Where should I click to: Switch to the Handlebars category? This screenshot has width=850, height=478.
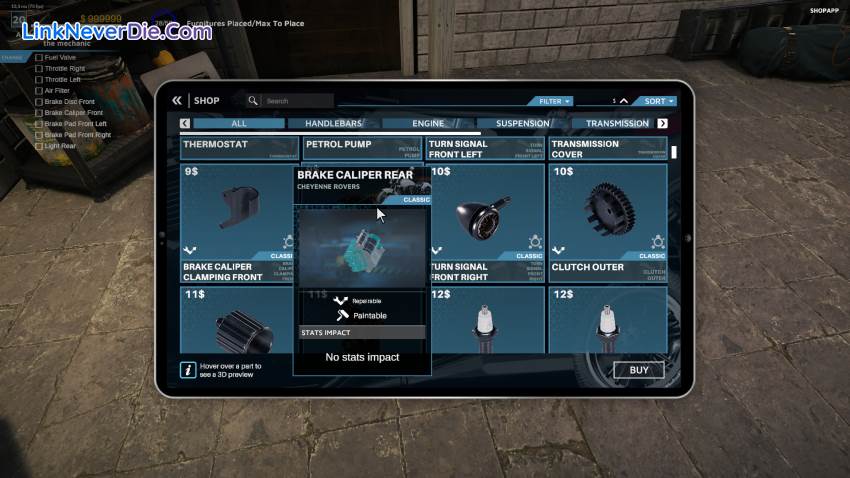coord(333,124)
